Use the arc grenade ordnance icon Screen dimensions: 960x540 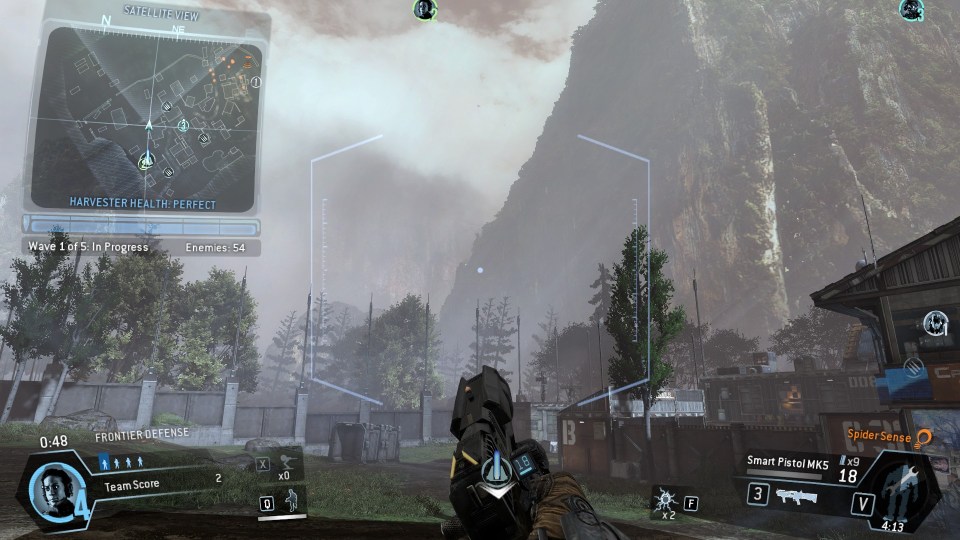[x=664, y=497]
